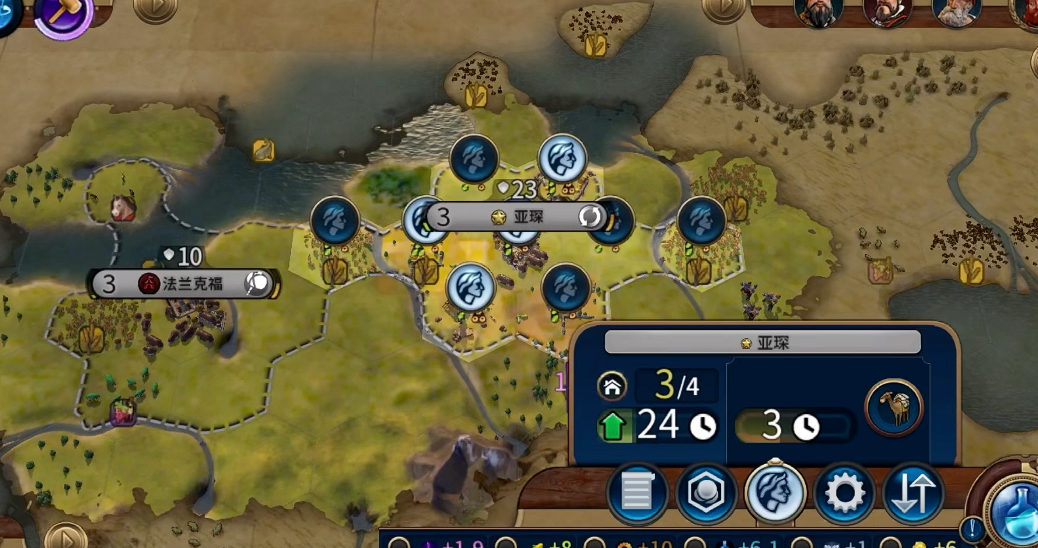The width and height of the screenshot is (1038, 548).
Task: Click the 亚琛 name bar in the city panel
Action: 762,343
